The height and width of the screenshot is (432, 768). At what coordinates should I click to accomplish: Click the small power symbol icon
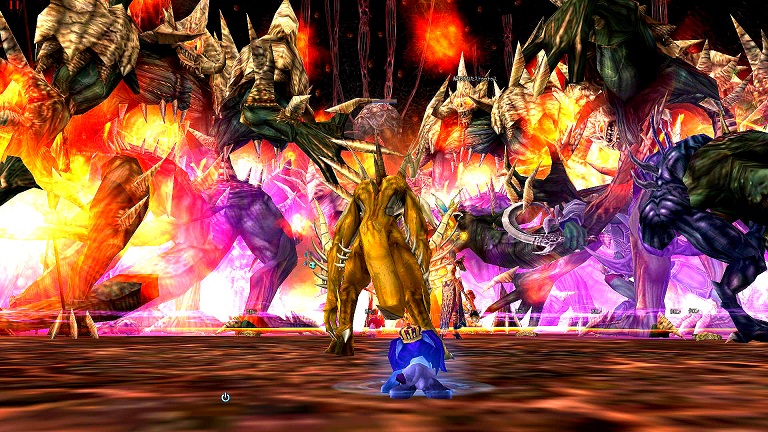[x=225, y=397]
